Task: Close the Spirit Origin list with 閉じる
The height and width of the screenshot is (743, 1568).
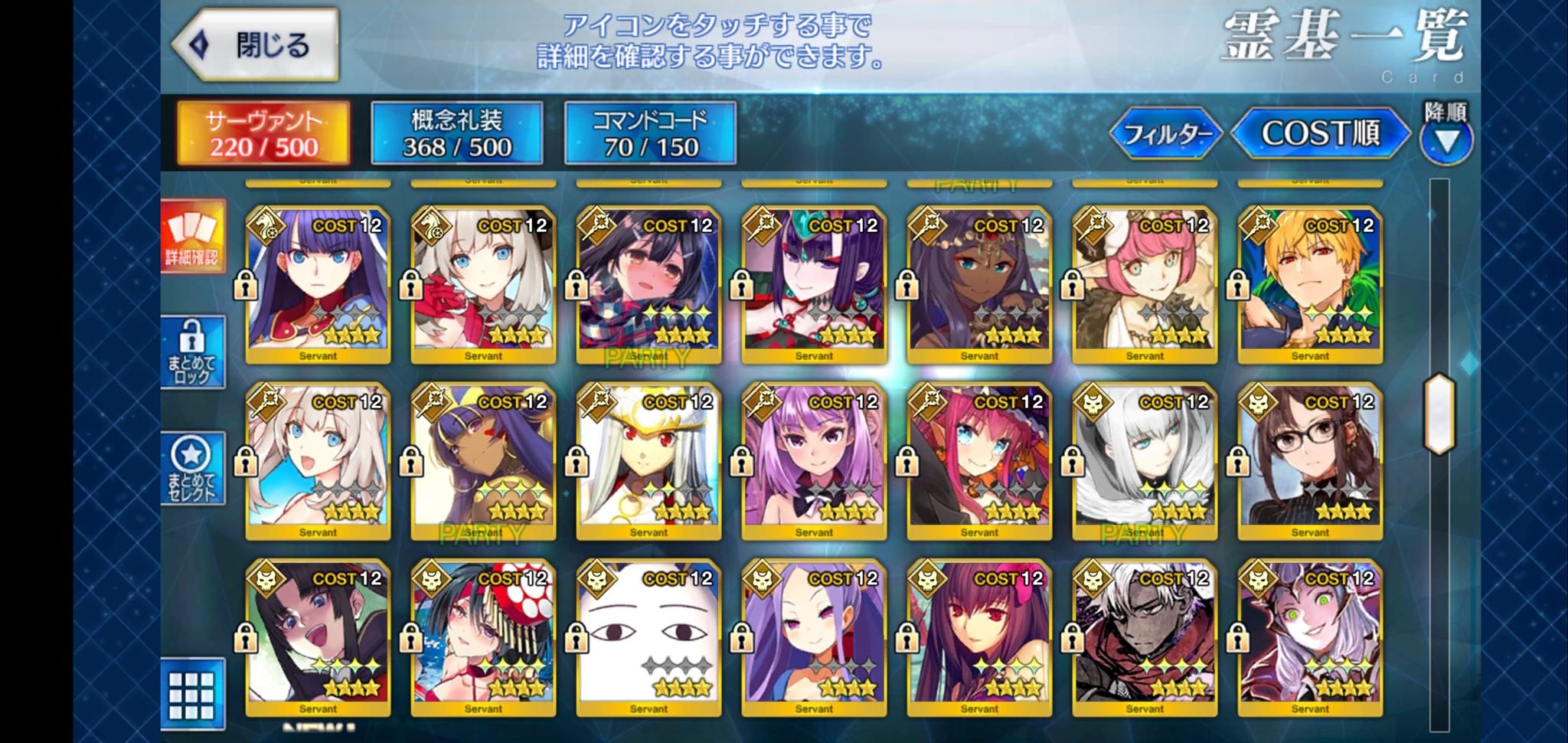Action: 256,45
